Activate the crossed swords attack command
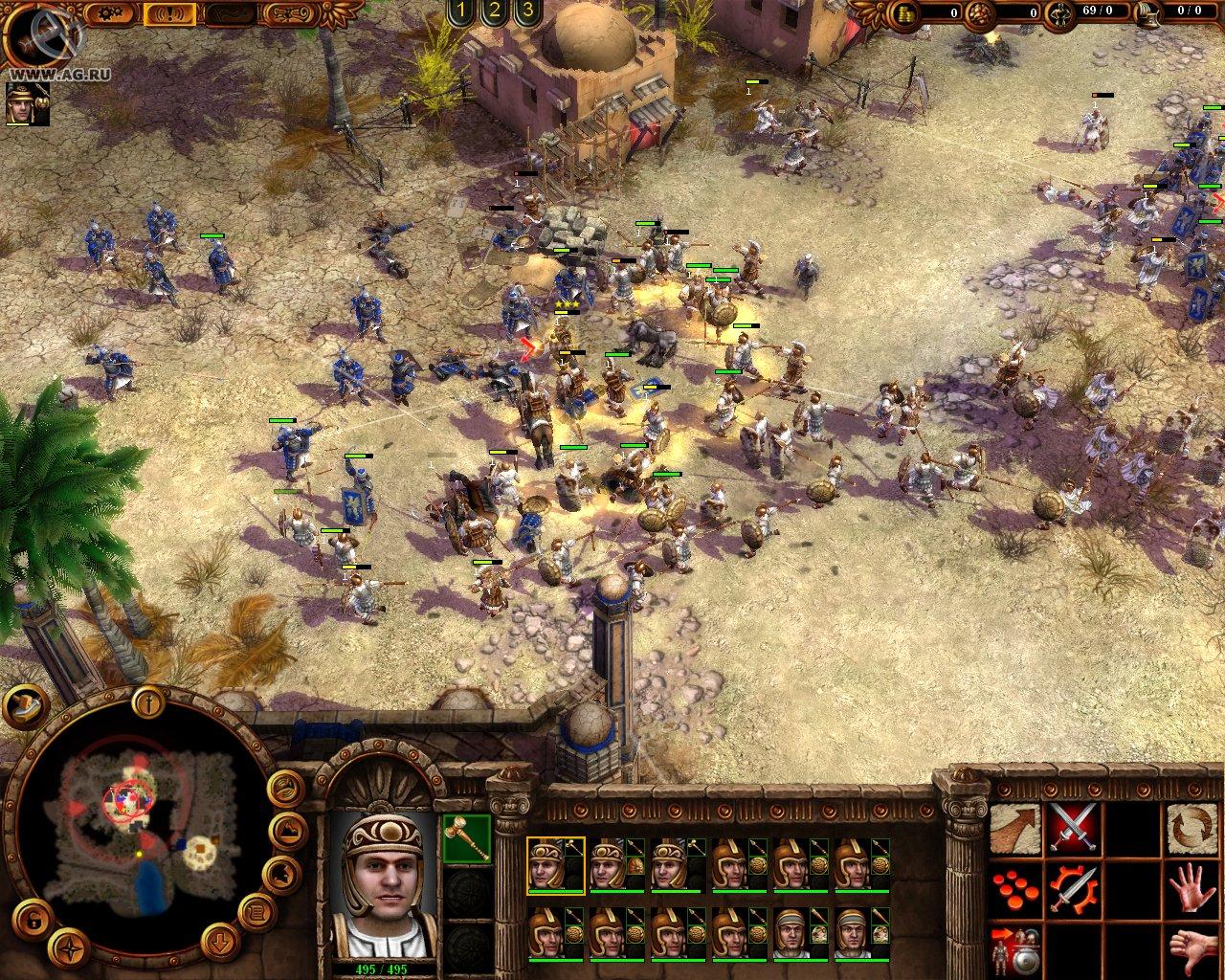Image resolution: width=1225 pixels, height=980 pixels. [1074, 829]
